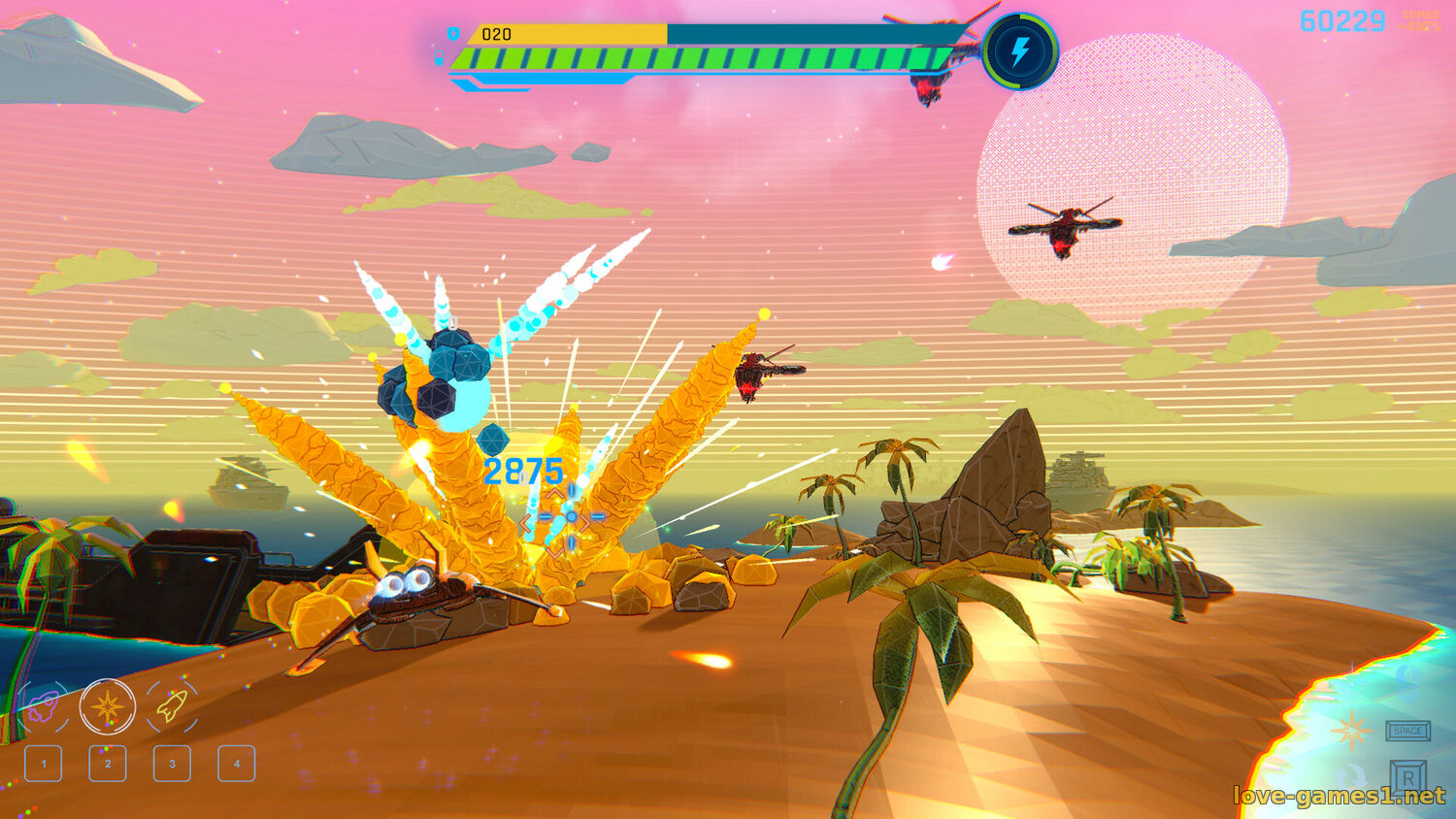Viewport: 1456px width, 819px height.
Task: Click the circular arrows reload icon
Action: coord(1351,776)
